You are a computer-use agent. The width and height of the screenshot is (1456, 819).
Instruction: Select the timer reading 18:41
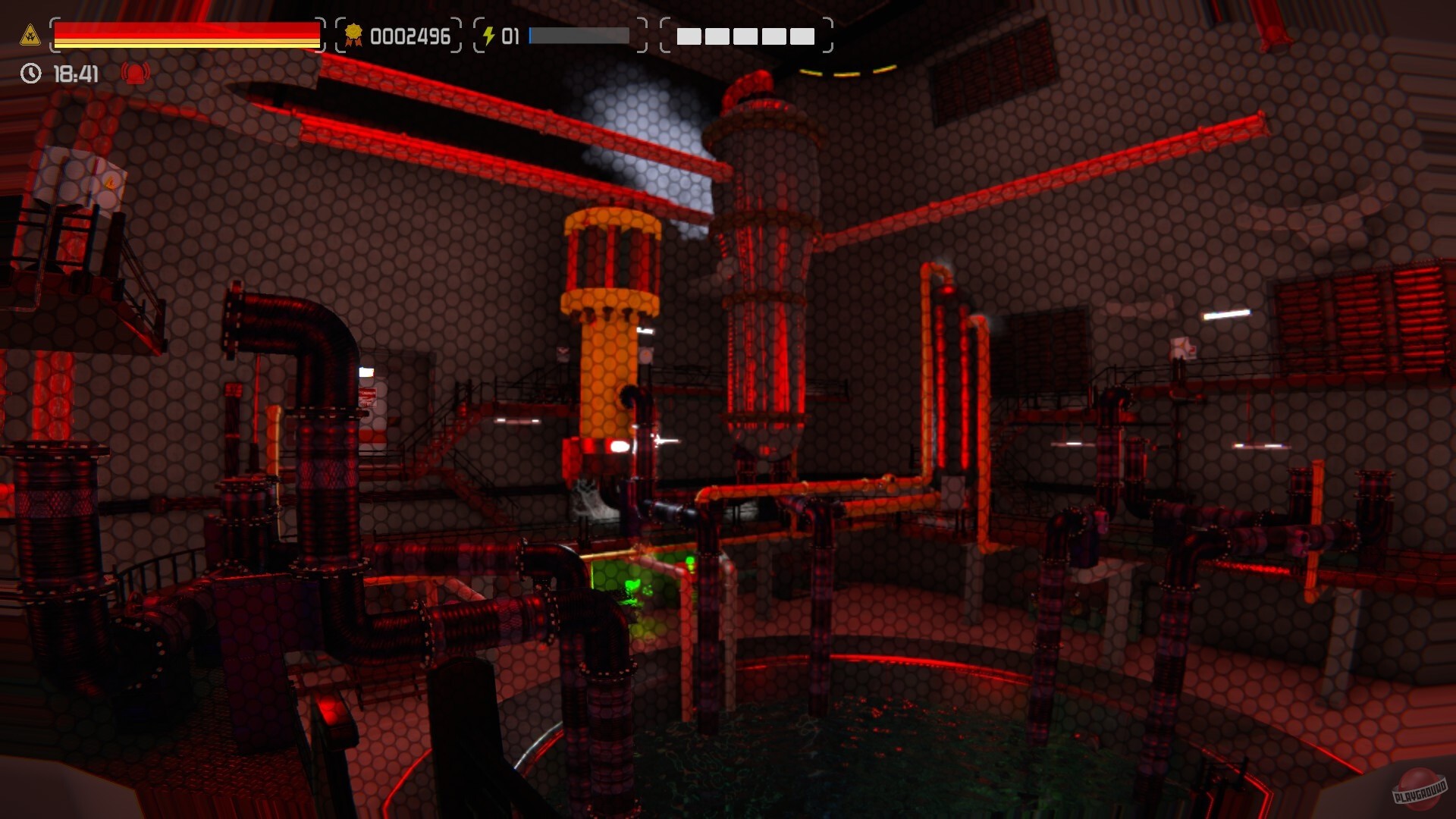[x=74, y=74]
